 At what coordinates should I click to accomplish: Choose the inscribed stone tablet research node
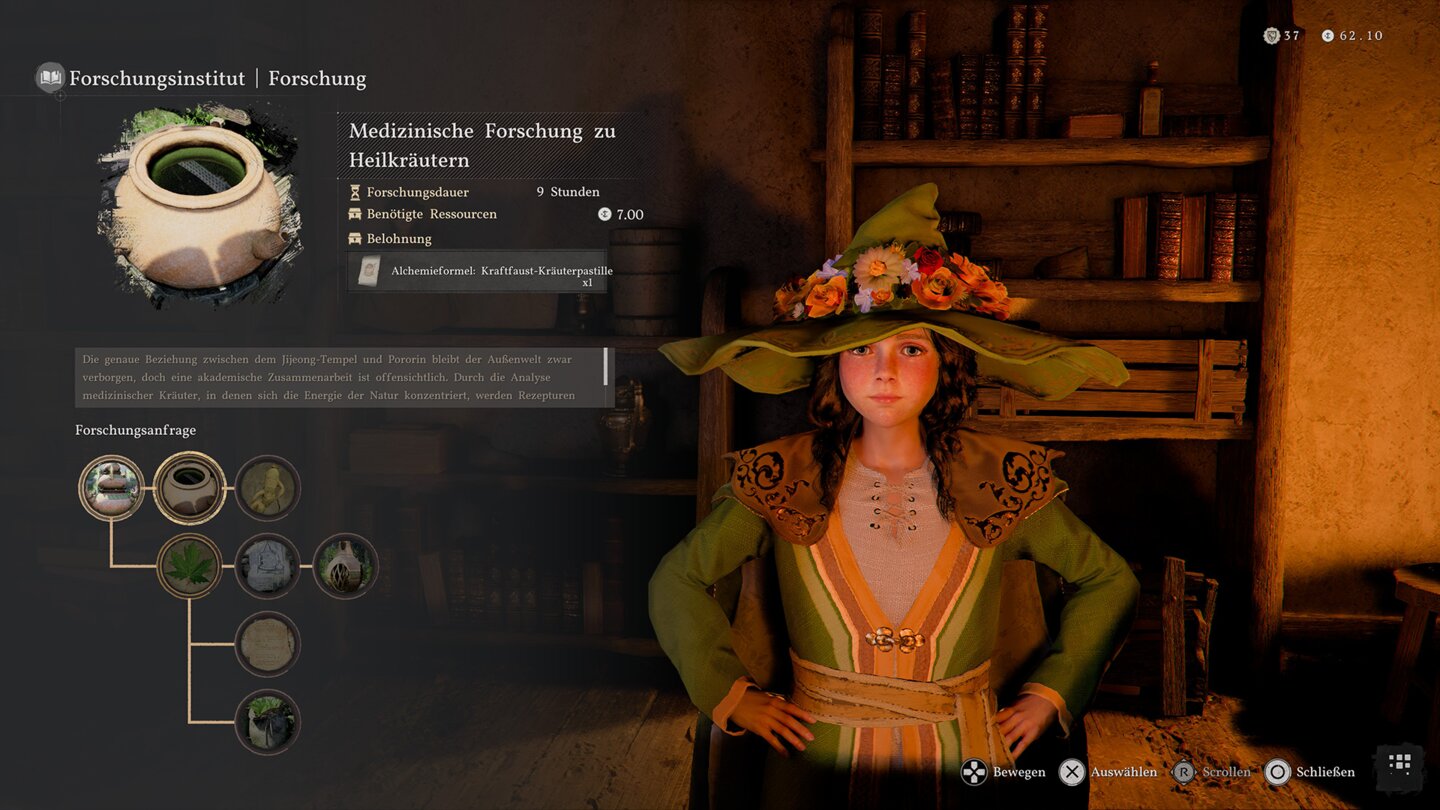(268, 644)
